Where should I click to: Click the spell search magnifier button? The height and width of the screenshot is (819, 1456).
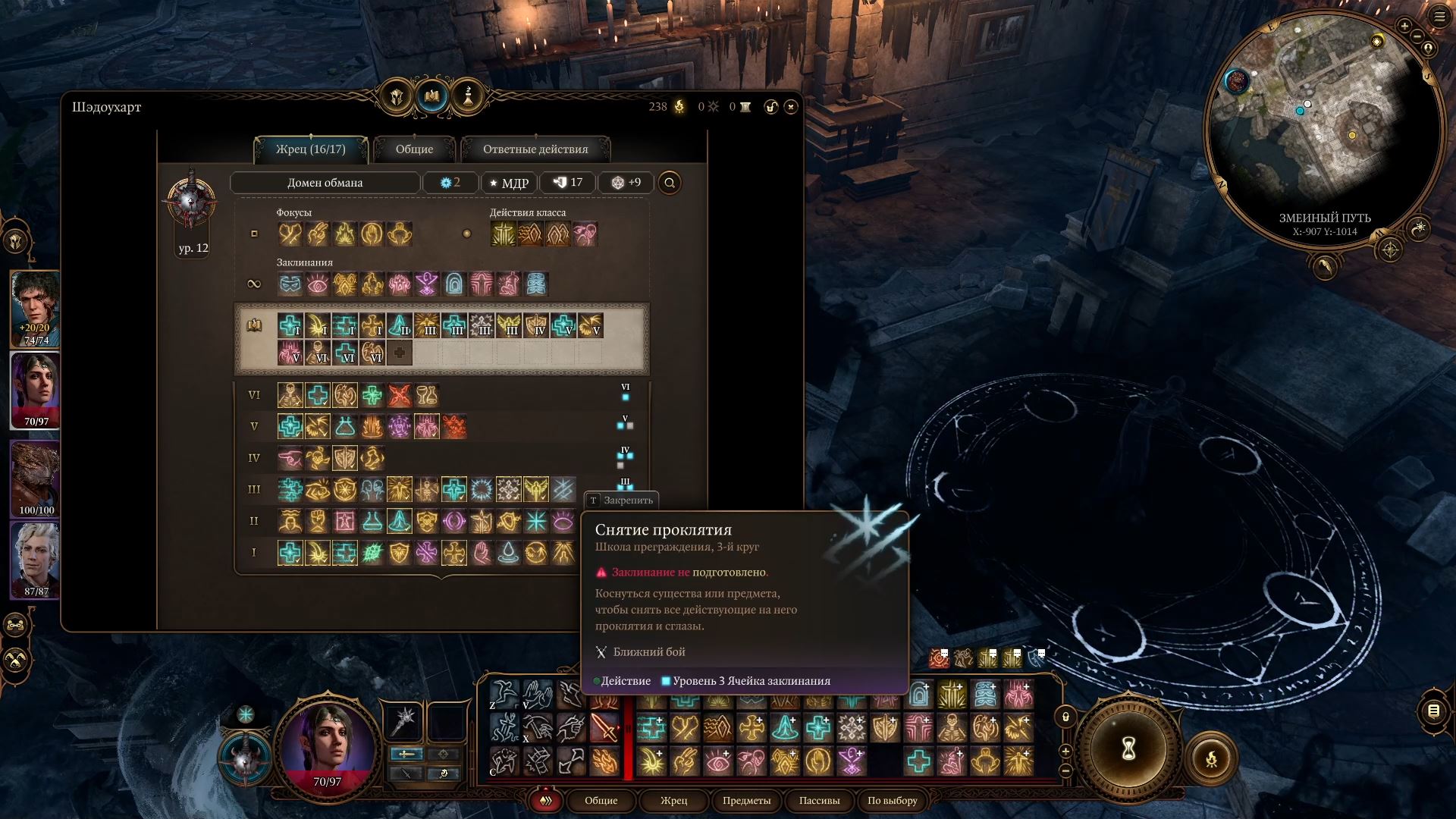click(x=670, y=183)
